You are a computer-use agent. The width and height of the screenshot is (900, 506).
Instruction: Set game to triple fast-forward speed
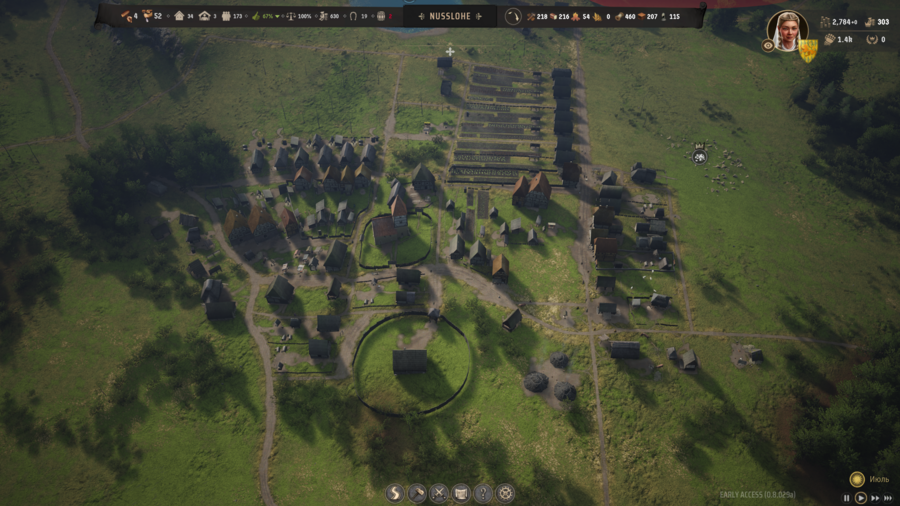[888, 498]
